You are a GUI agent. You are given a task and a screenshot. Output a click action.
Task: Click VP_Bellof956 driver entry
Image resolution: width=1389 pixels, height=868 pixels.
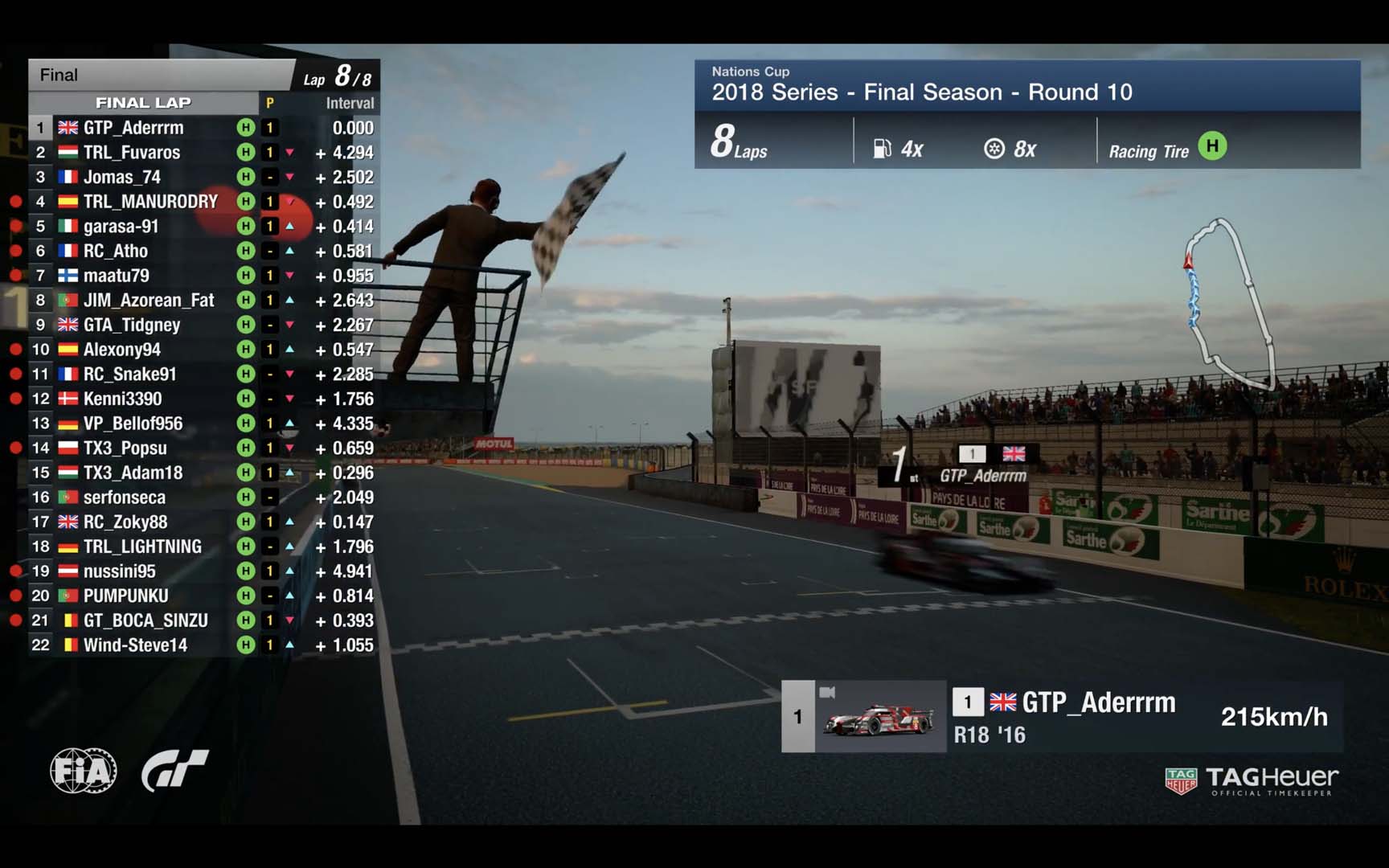click(x=133, y=424)
